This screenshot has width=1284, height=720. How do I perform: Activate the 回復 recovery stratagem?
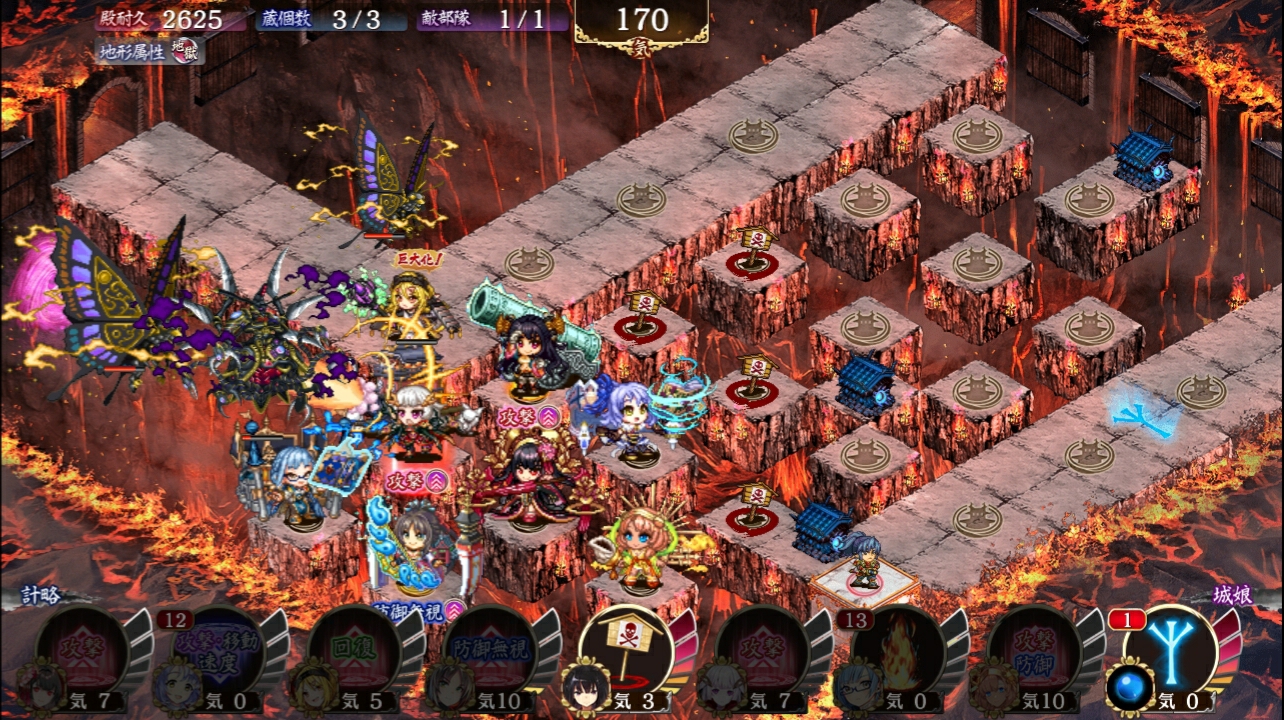pyautogui.click(x=354, y=648)
